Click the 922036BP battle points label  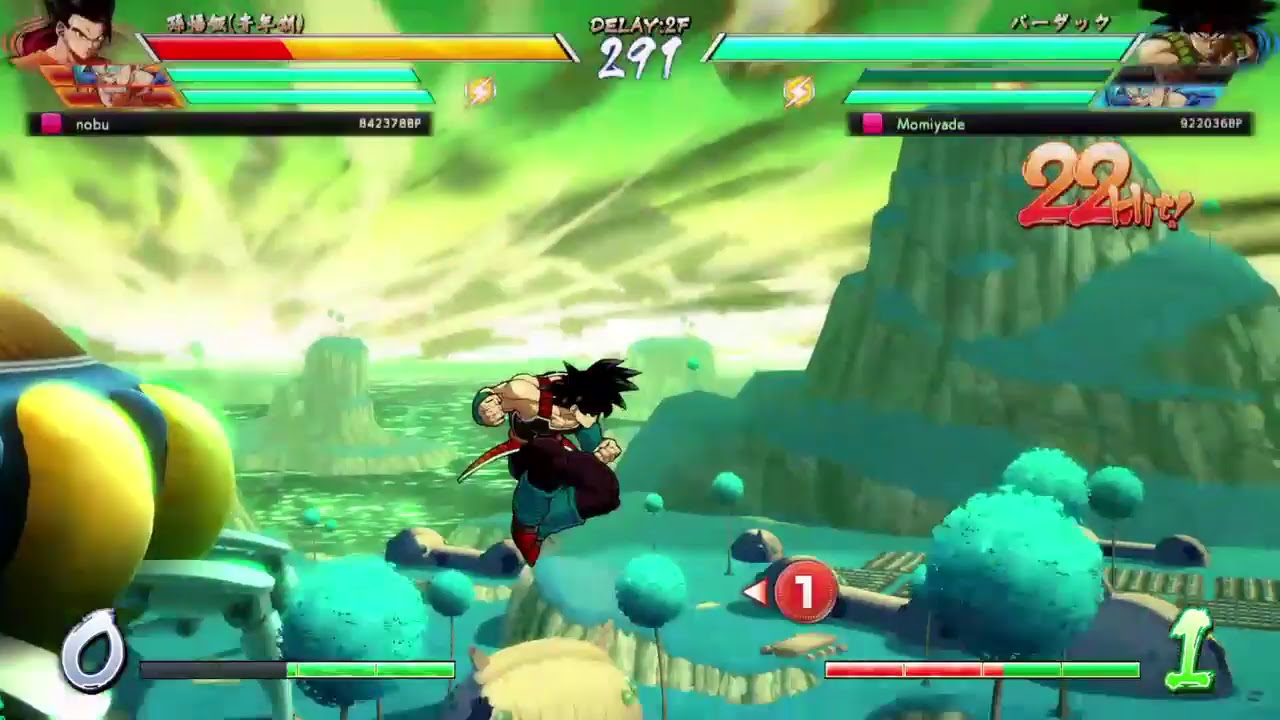[x=1210, y=123]
